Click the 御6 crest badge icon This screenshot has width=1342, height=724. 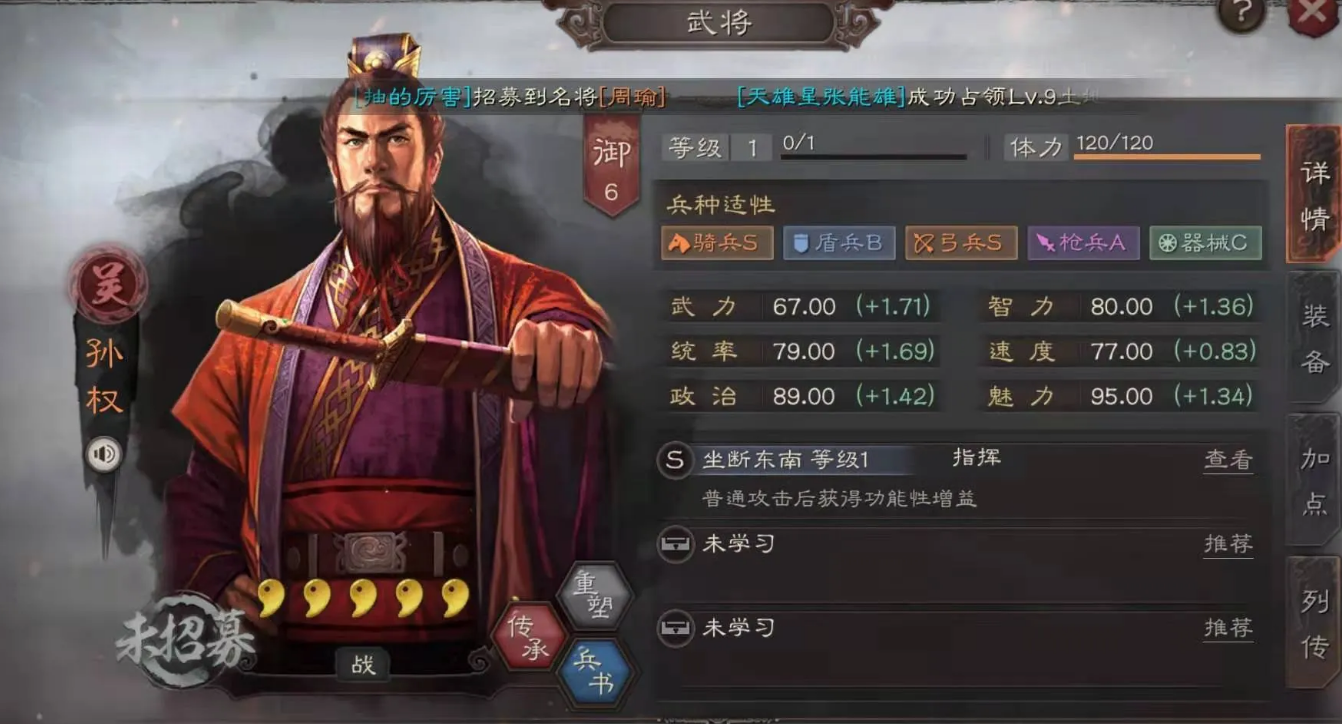(613, 163)
